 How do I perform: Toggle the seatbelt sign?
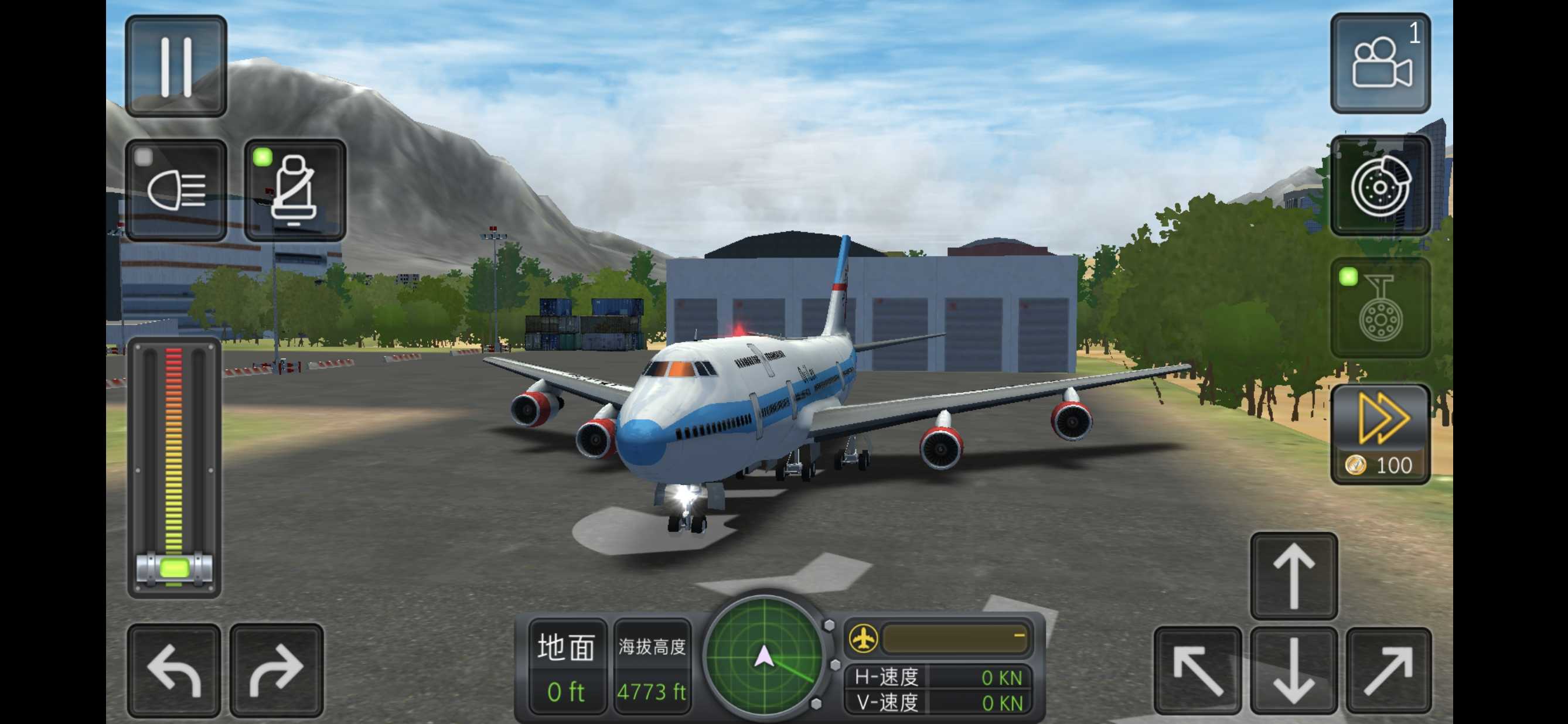pos(295,190)
